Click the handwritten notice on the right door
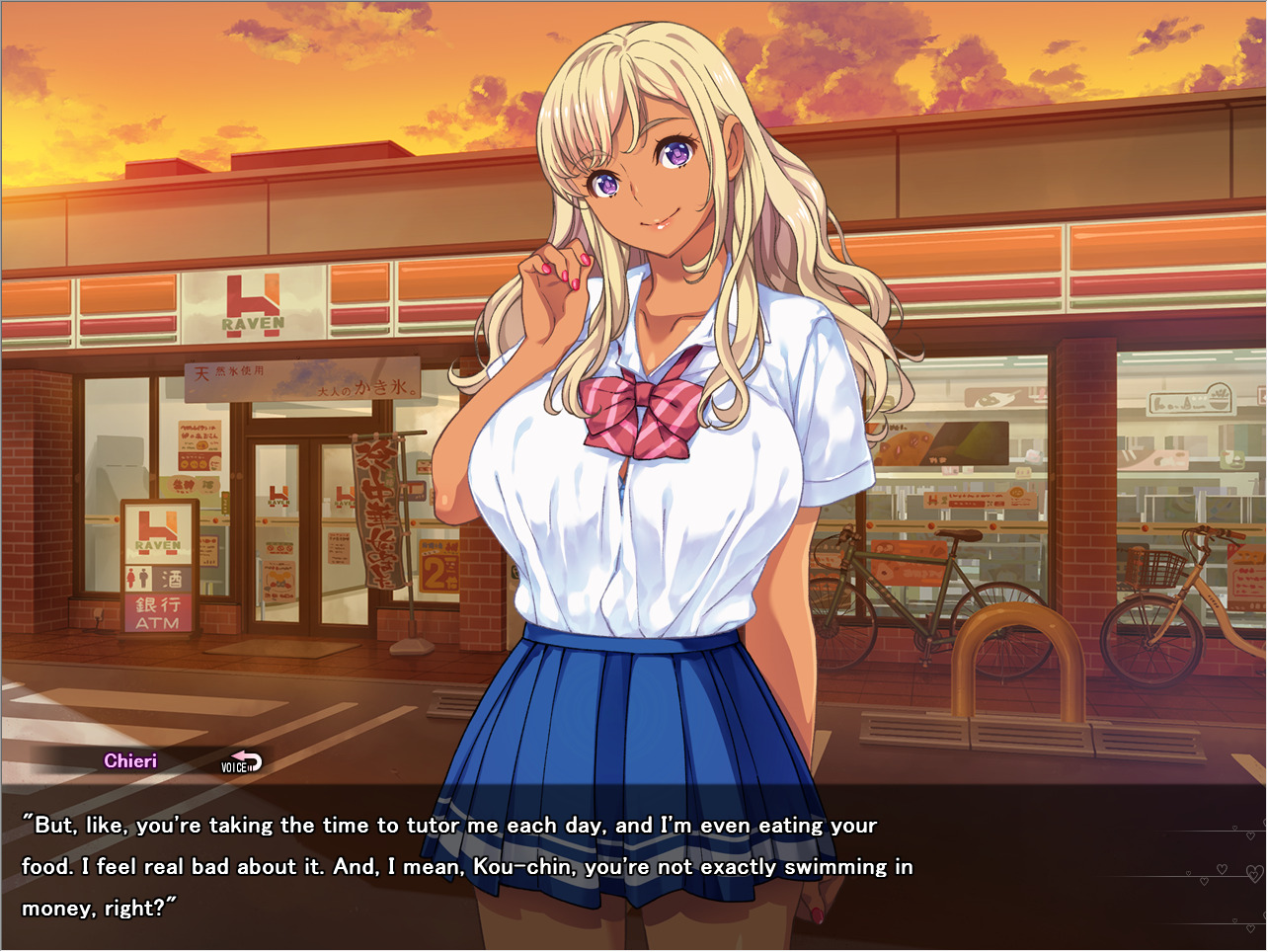The height and width of the screenshot is (952, 1268). tap(340, 547)
